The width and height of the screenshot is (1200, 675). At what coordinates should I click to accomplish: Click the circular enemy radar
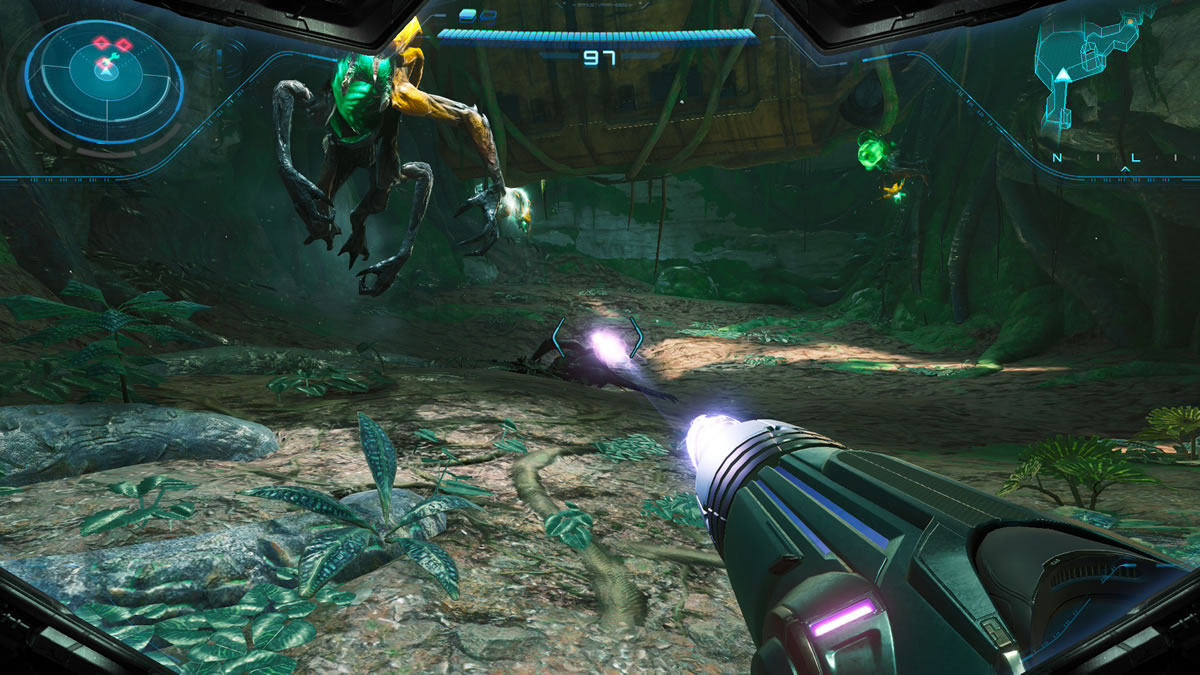pyautogui.click(x=104, y=80)
